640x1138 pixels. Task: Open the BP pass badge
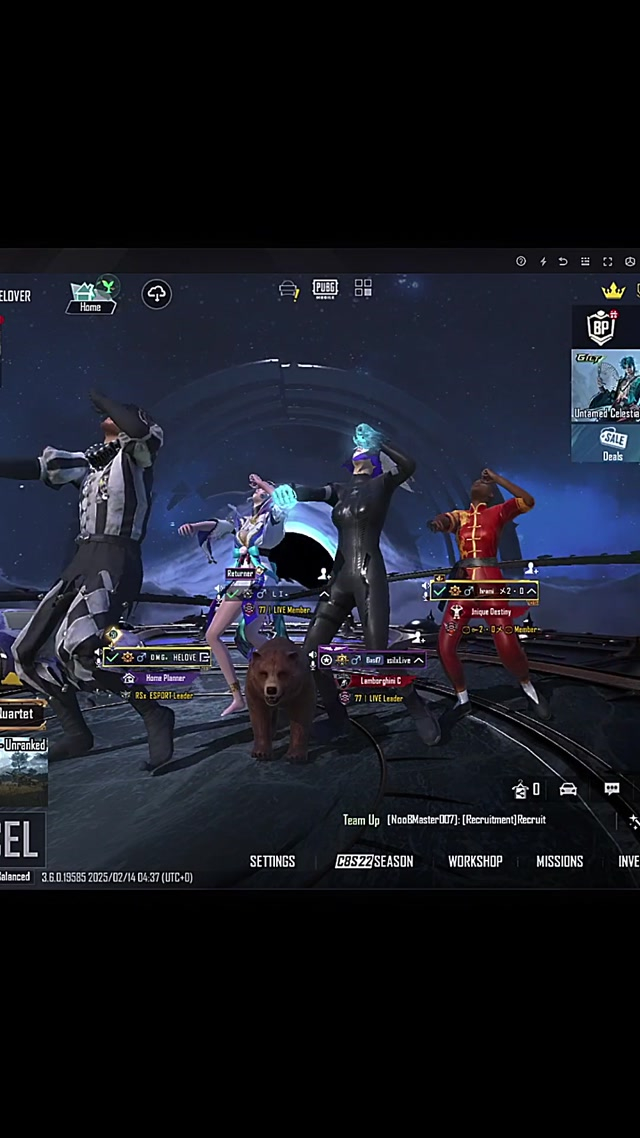(x=601, y=326)
